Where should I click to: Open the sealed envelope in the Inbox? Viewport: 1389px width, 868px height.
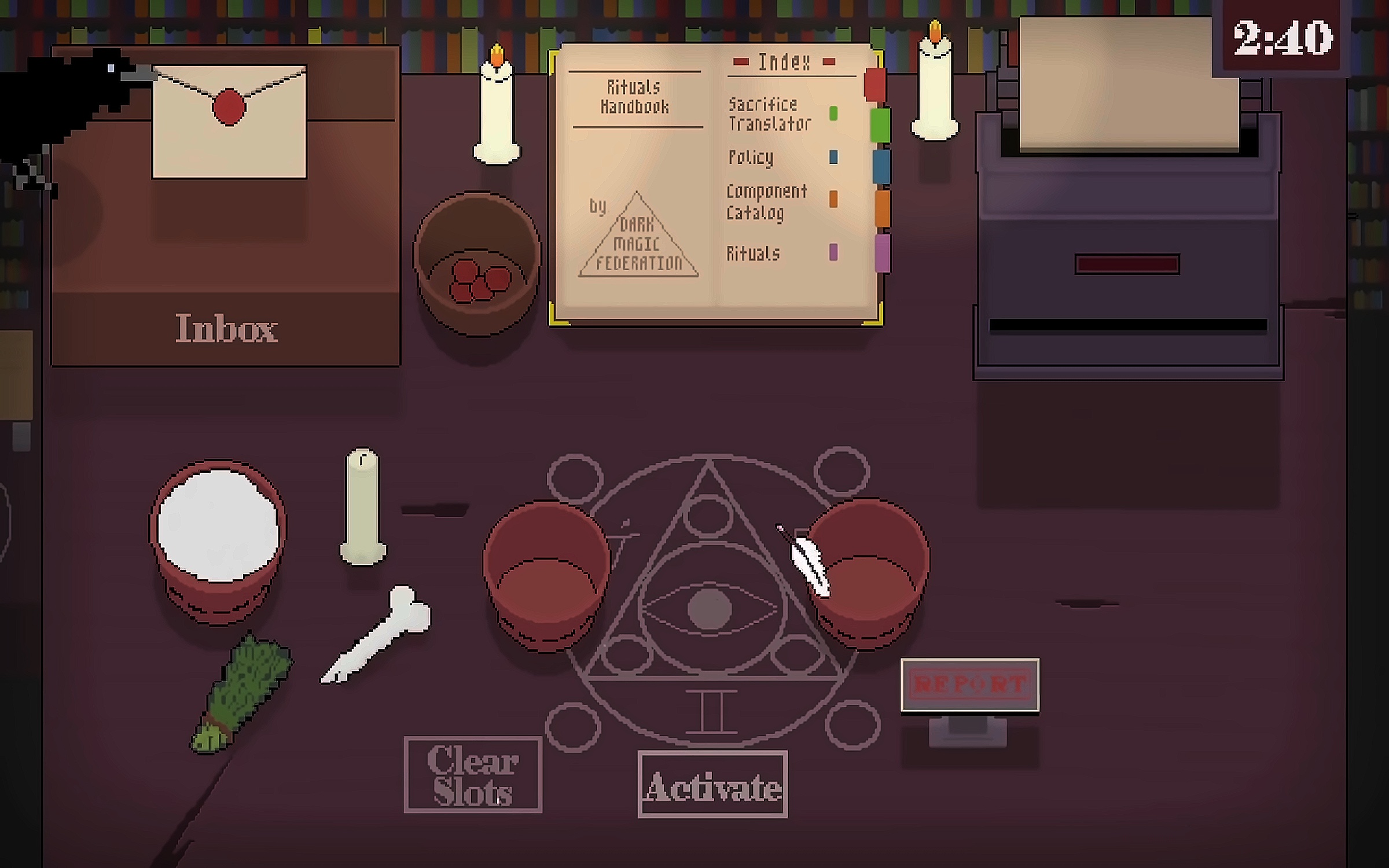229,122
